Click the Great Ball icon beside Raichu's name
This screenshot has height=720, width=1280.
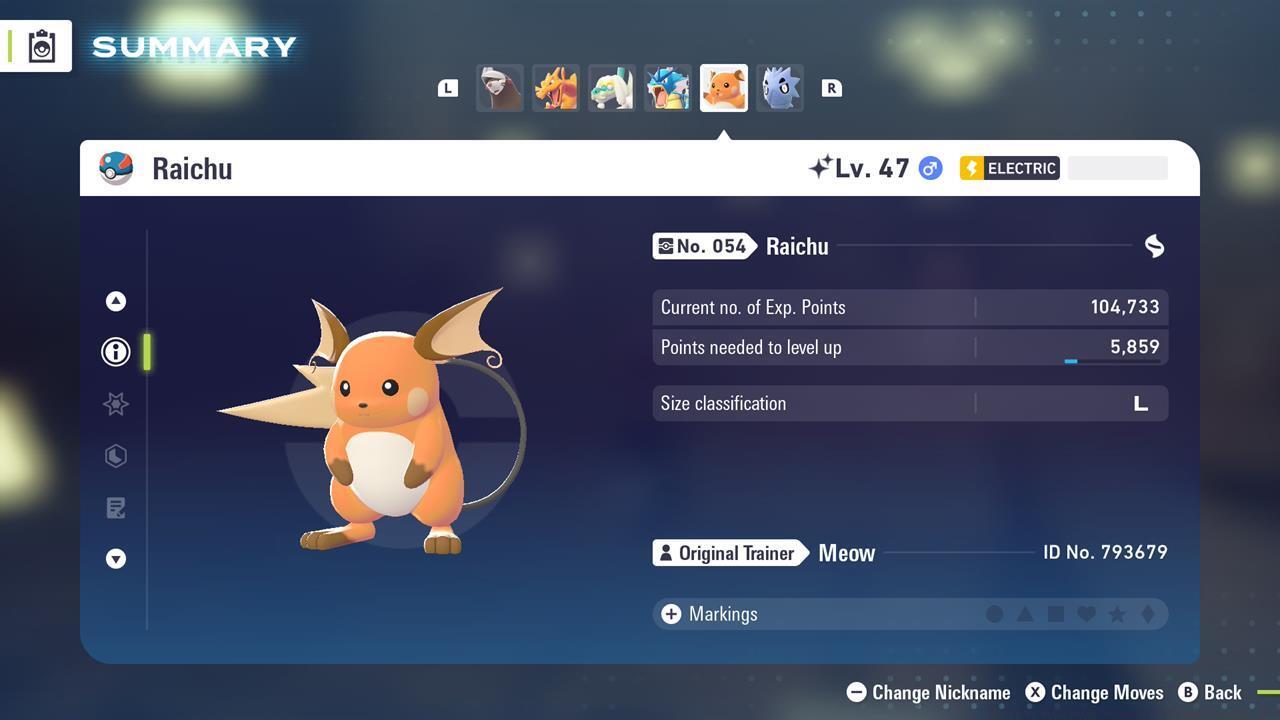point(116,168)
